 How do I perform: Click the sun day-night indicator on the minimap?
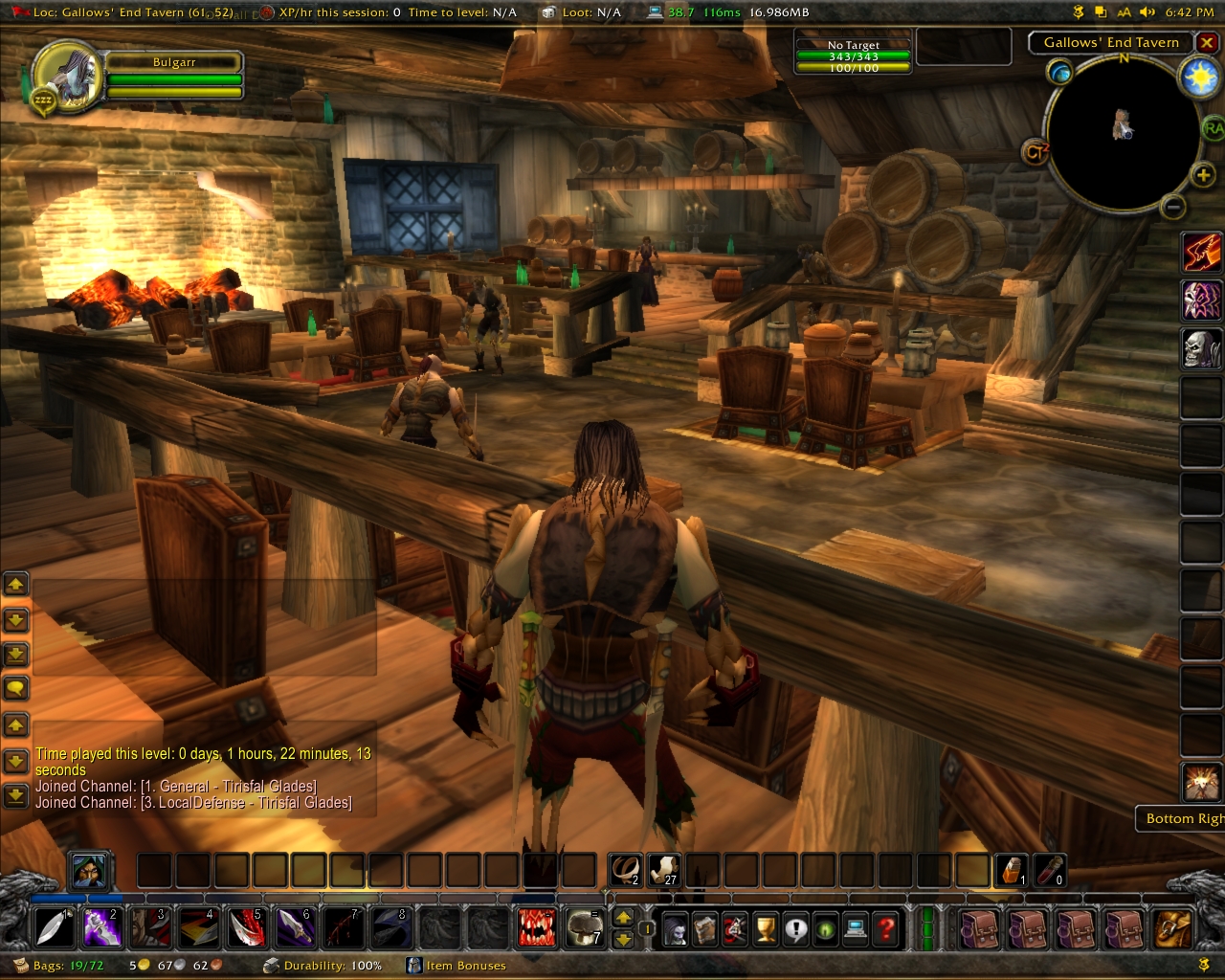(1200, 78)
